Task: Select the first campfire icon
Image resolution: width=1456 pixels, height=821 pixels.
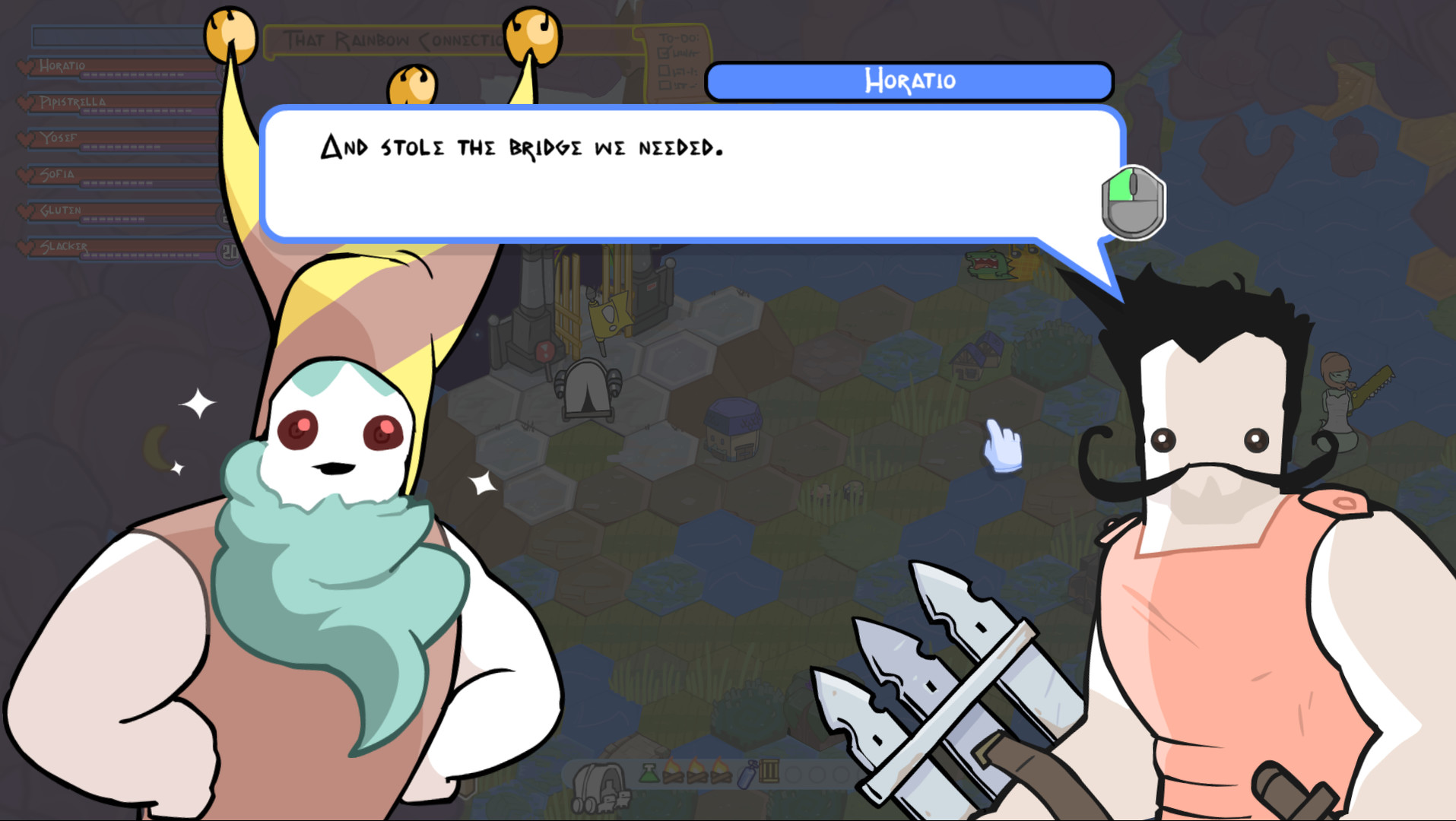Action: pos(674,772)
